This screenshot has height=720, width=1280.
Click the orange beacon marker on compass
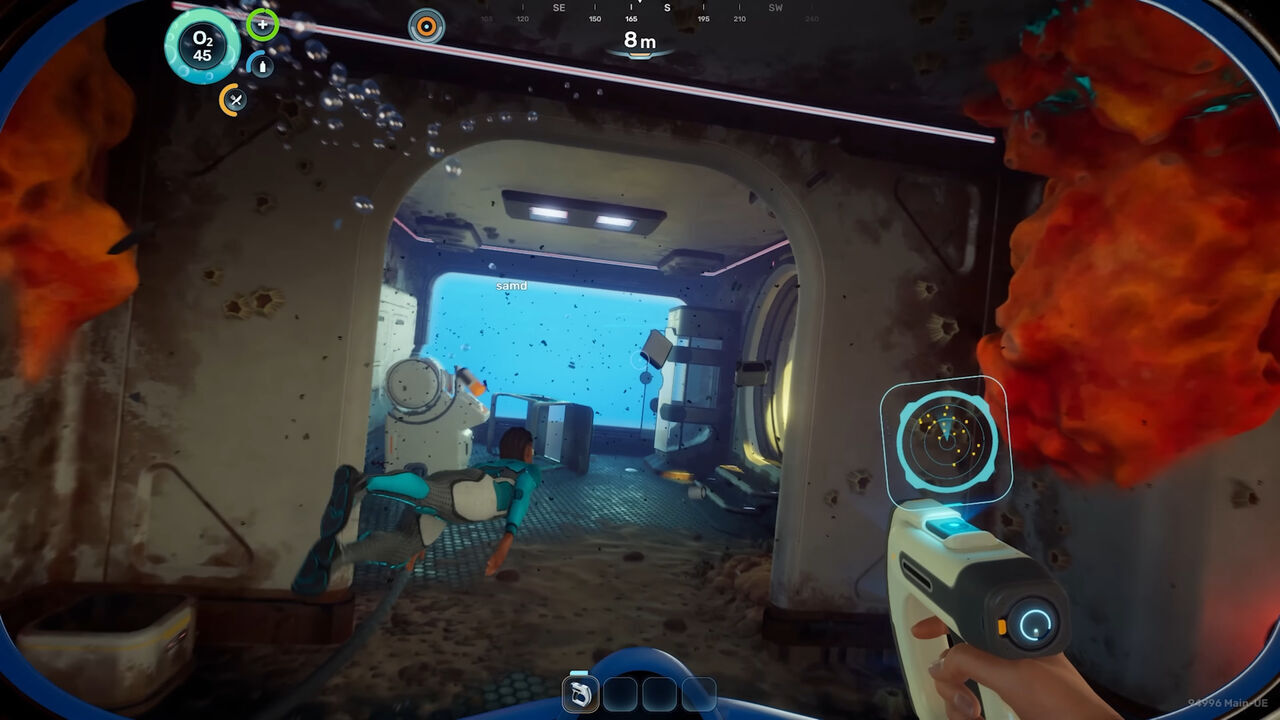pos(427,26)
